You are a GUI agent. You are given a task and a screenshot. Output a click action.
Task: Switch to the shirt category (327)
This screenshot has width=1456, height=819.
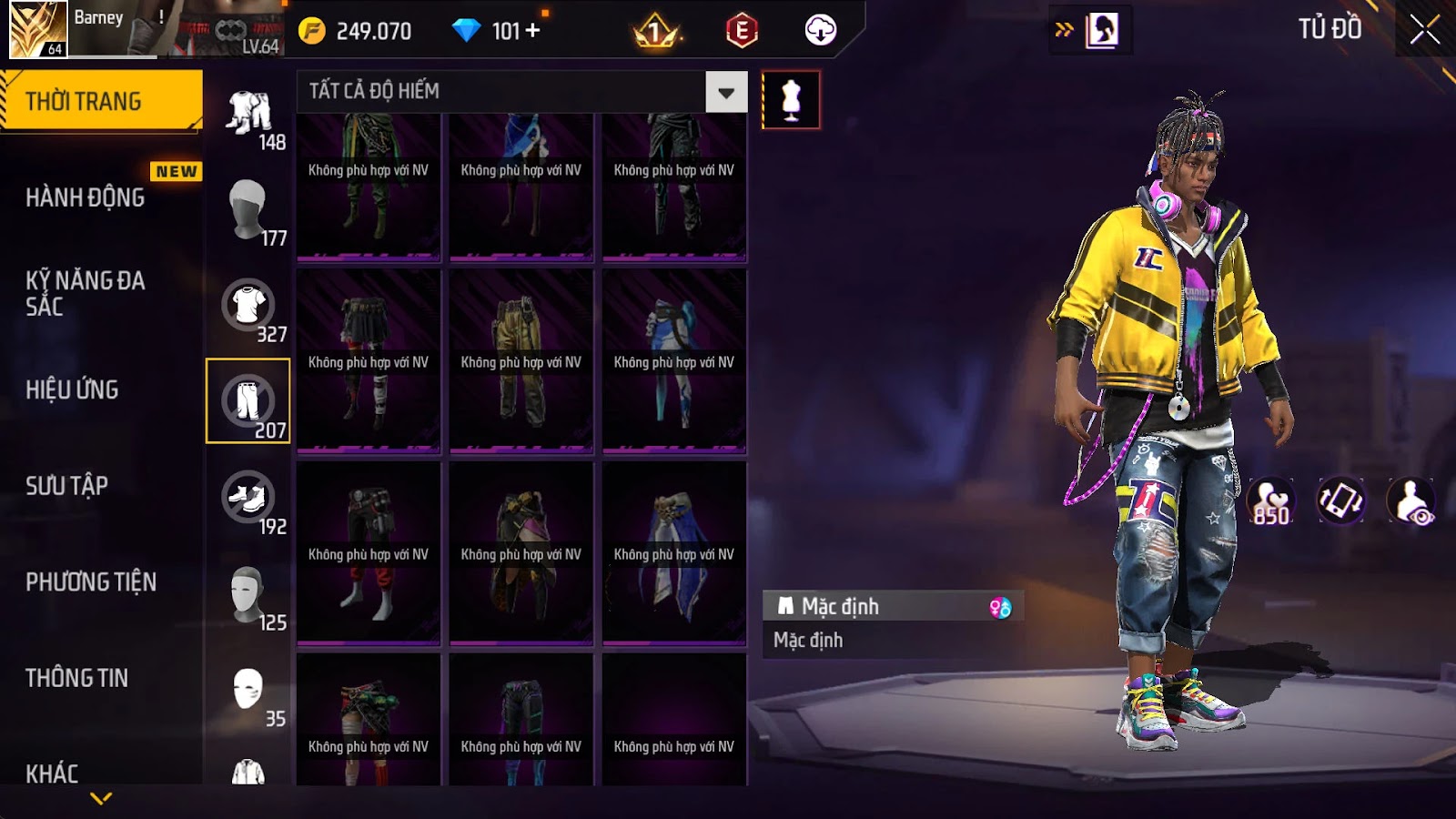pyautogui.click(x=248, y=306)
